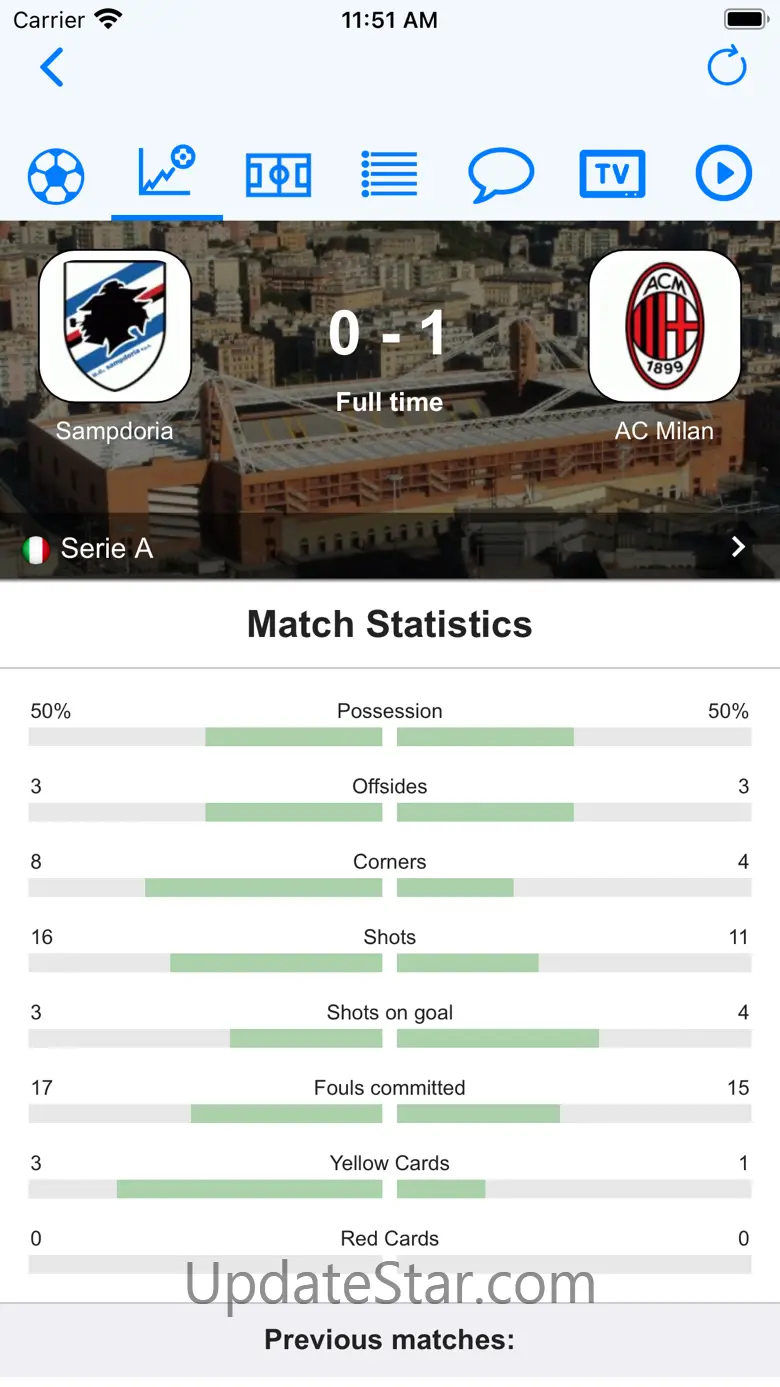Select the statistics chart tab
780x1387 pixels.
(x=167, y=173)
